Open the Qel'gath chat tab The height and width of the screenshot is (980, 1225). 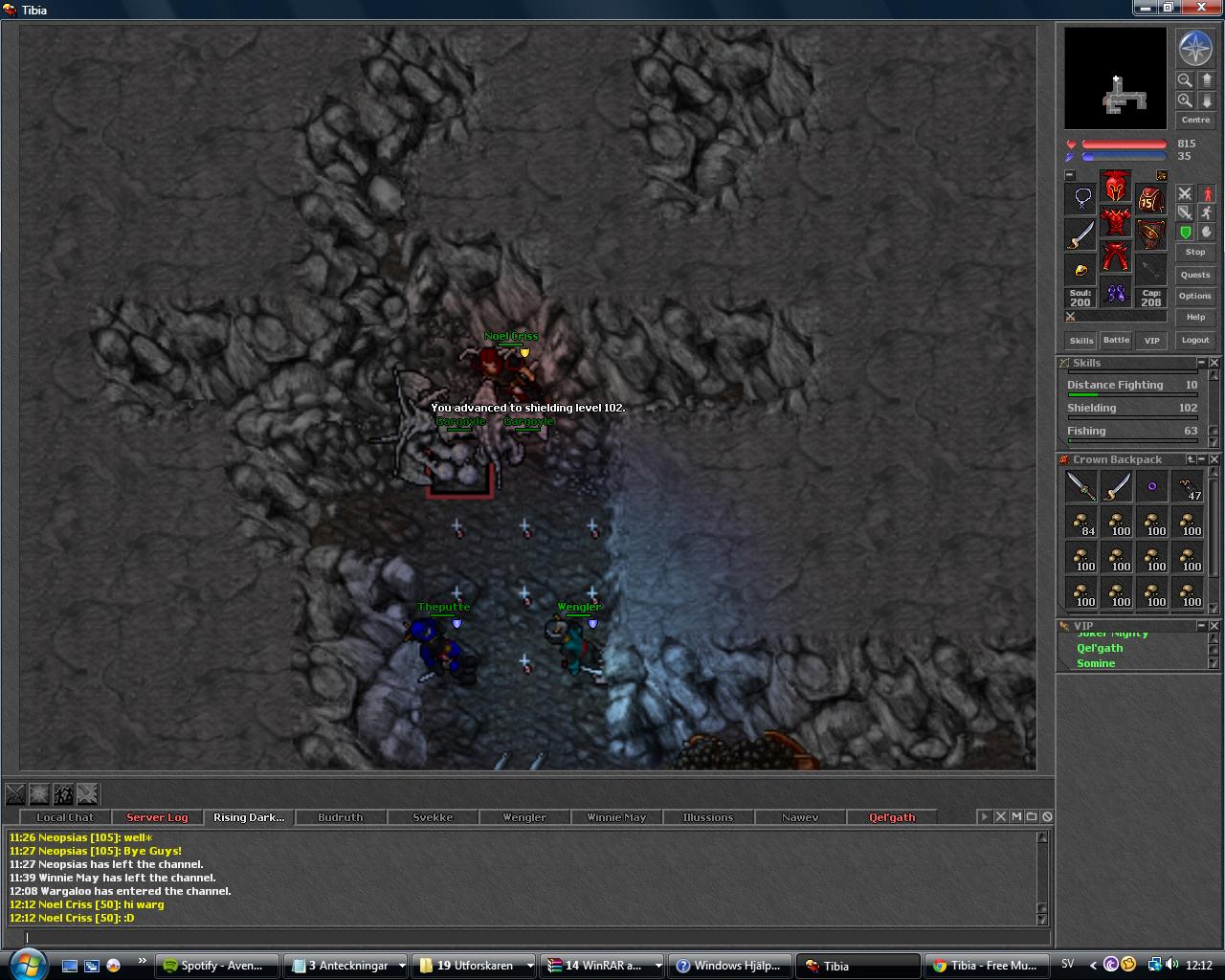coord(891,817)
